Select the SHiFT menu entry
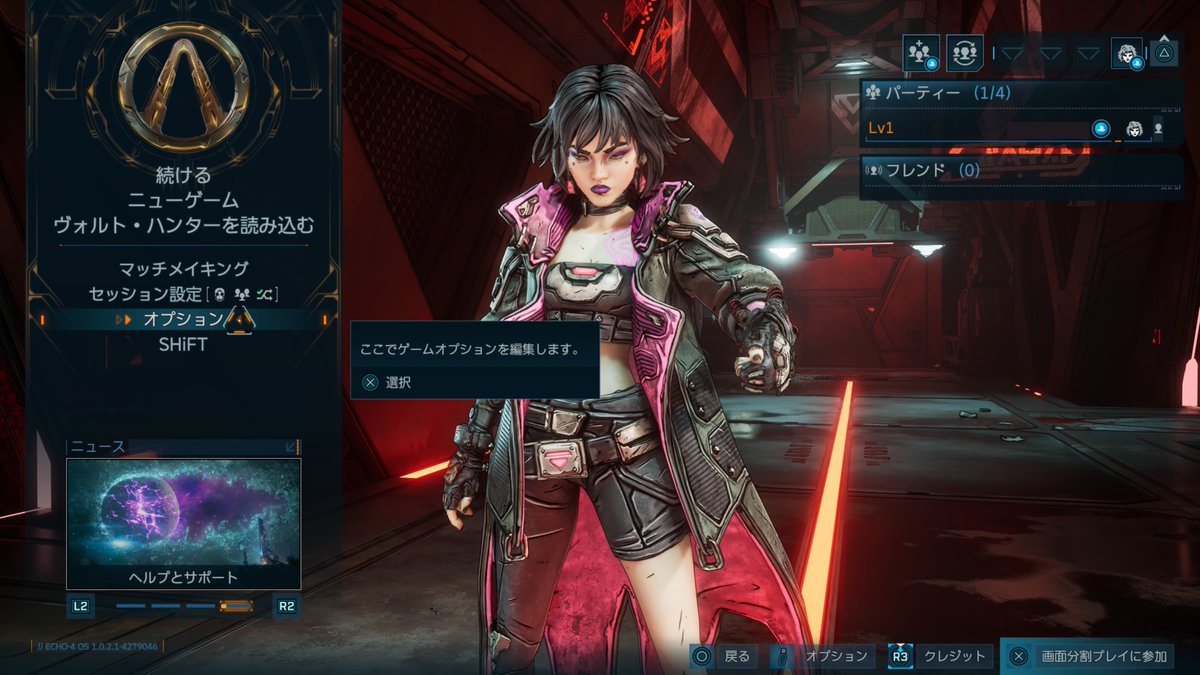 [x=183, y=343]
